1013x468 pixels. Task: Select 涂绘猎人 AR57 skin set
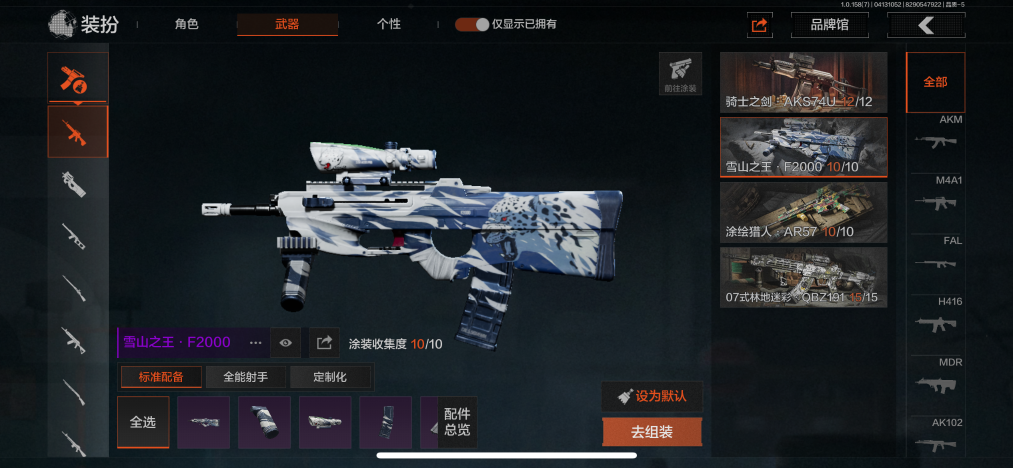tap(803, 212)
